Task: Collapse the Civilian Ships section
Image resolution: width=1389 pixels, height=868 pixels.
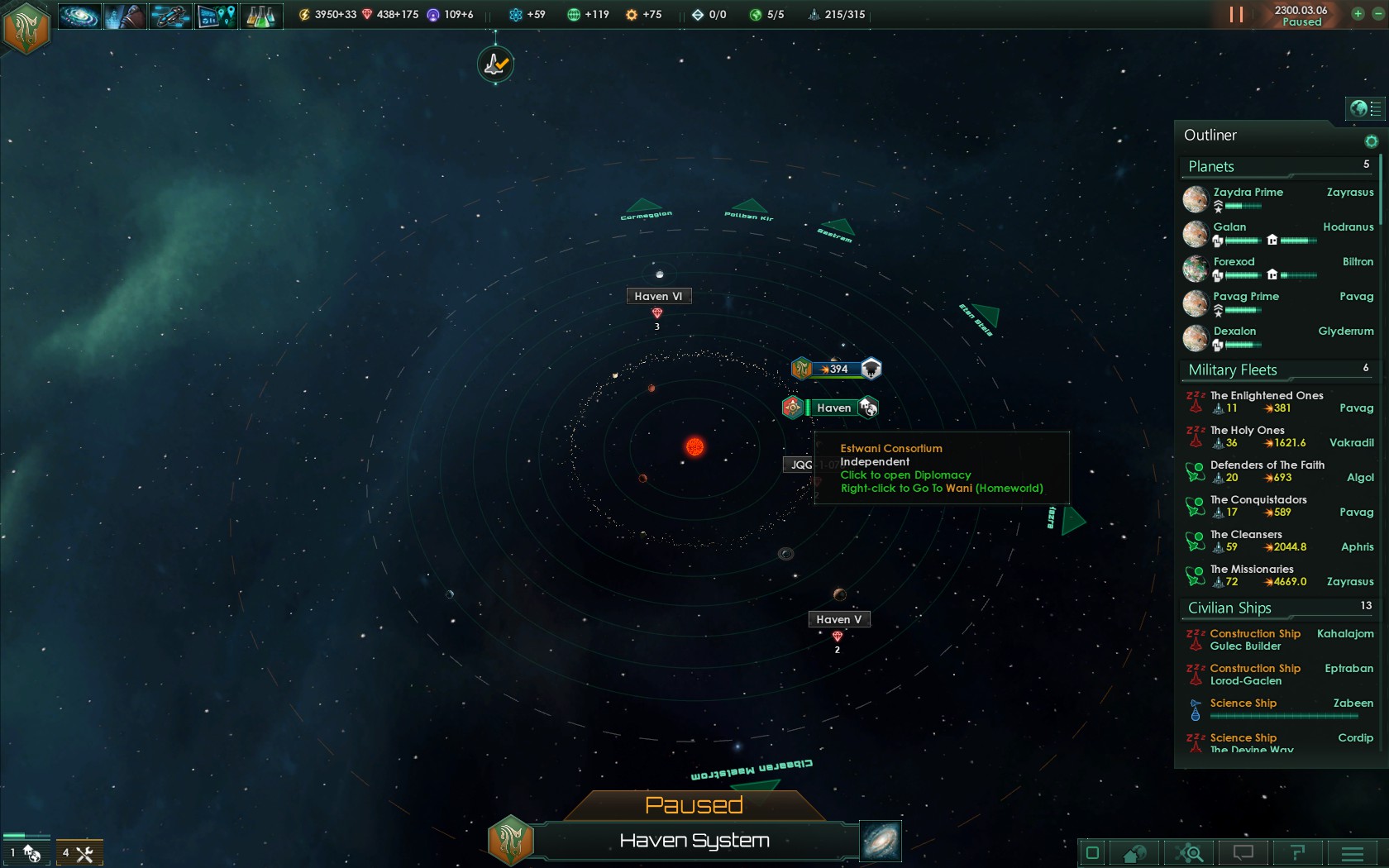Action: (1229, 608)
